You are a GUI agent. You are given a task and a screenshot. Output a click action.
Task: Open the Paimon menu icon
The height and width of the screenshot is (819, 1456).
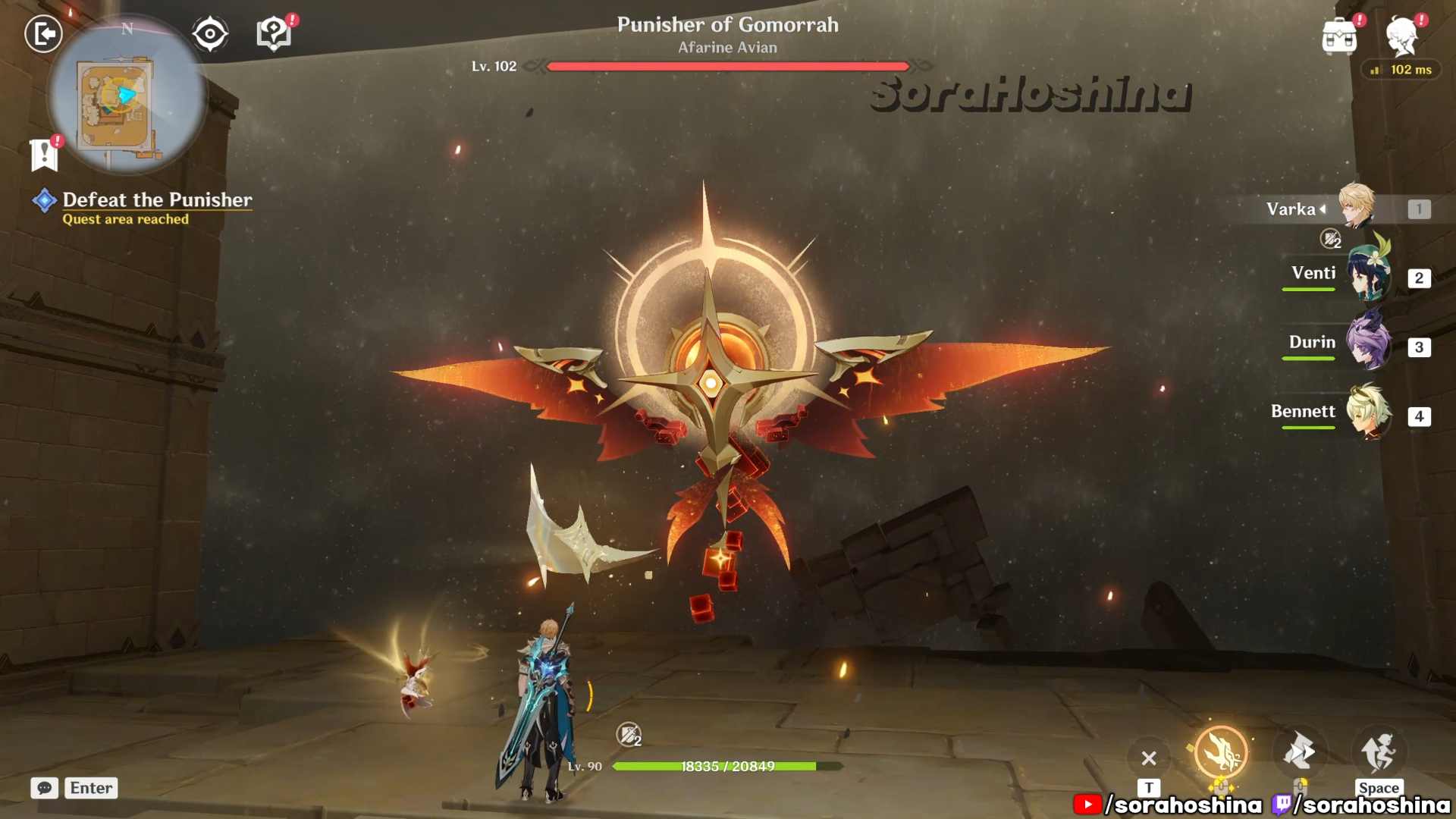1401,36
